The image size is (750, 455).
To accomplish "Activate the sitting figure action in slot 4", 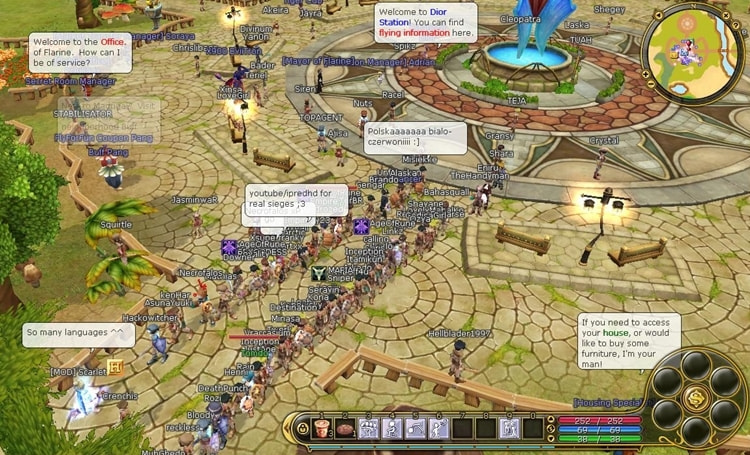I will [392, 429].
